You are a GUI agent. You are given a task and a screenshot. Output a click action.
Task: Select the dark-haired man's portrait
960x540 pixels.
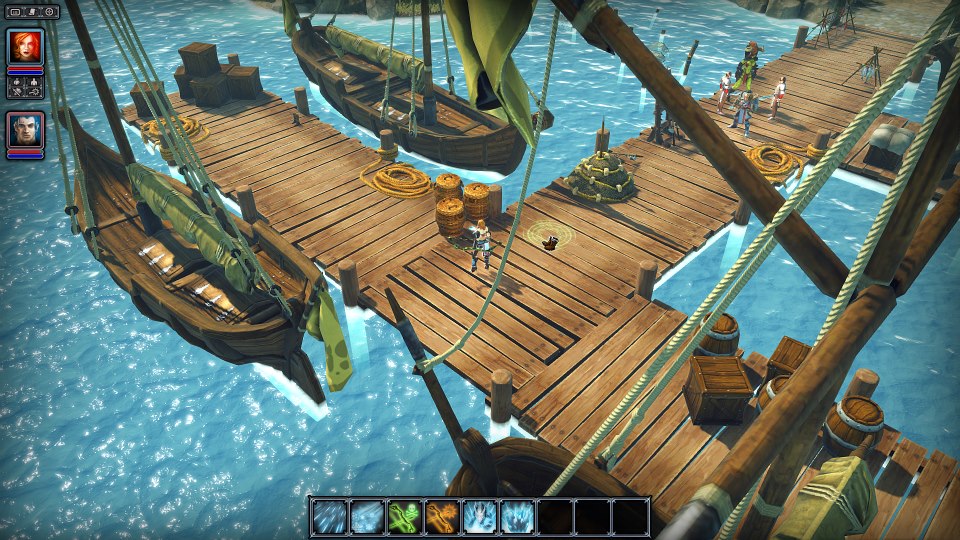coord(25,130)
